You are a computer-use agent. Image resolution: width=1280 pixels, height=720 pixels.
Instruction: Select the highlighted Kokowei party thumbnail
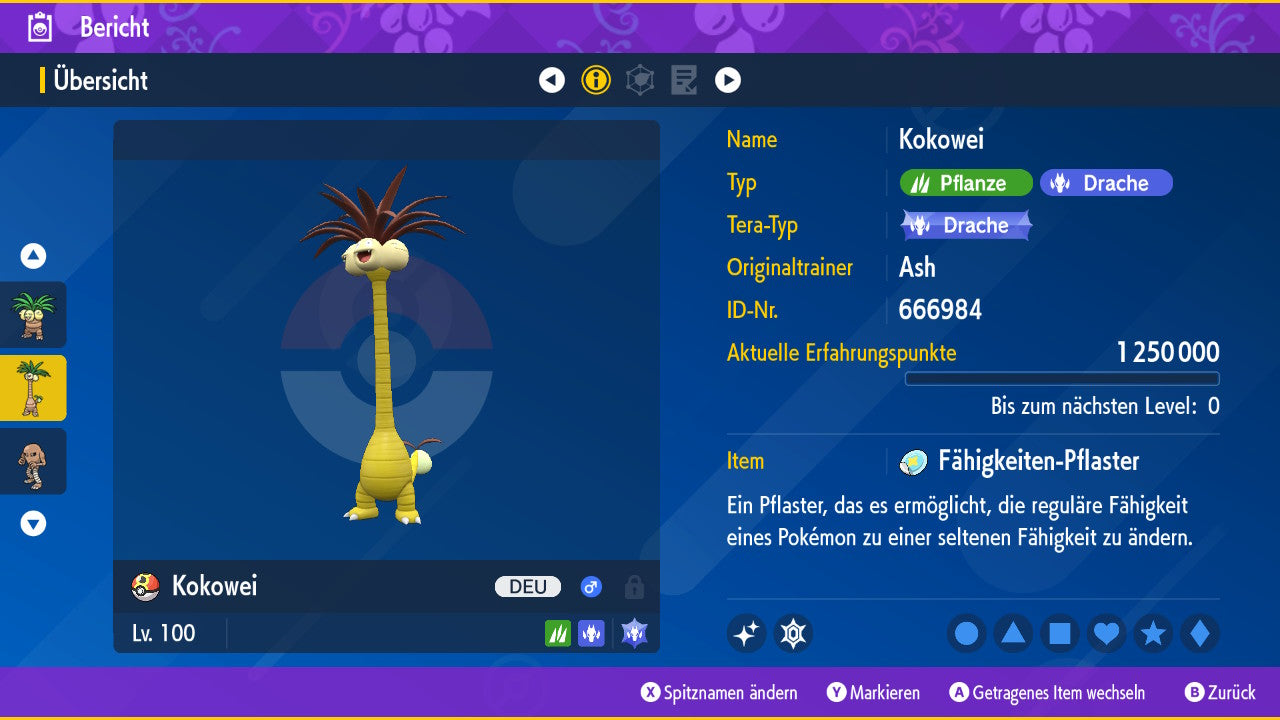33,388
